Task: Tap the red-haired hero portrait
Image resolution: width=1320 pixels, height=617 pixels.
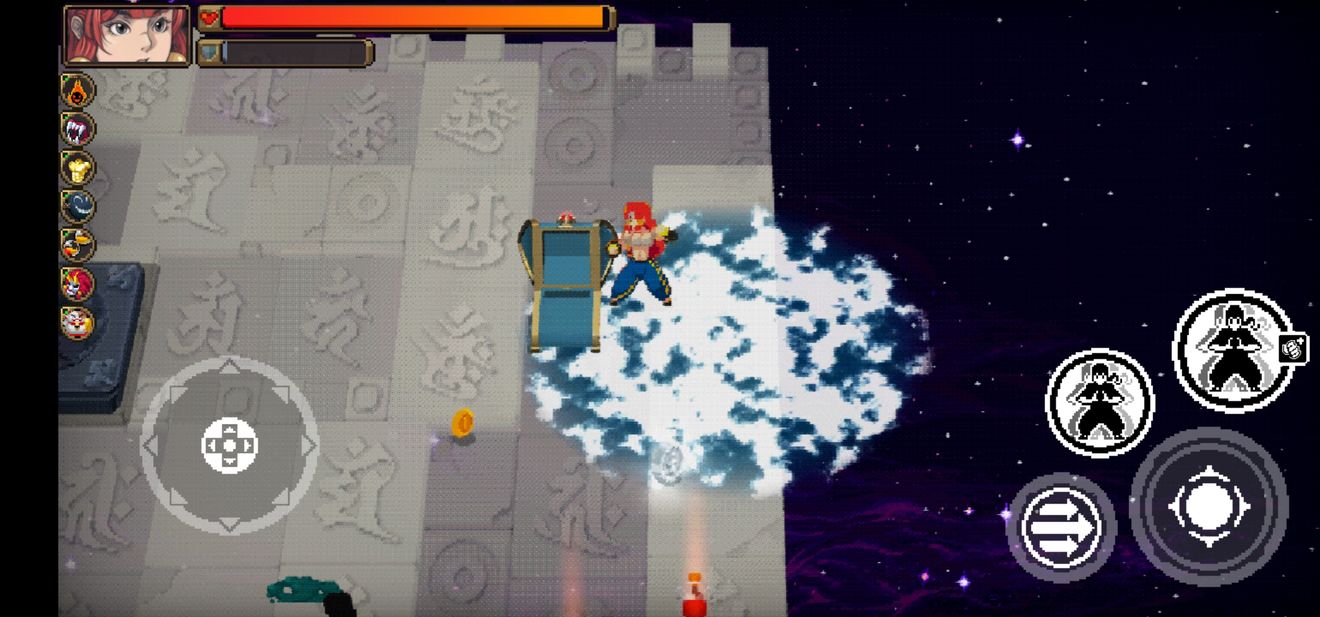Action: click(x=127, y=34)
